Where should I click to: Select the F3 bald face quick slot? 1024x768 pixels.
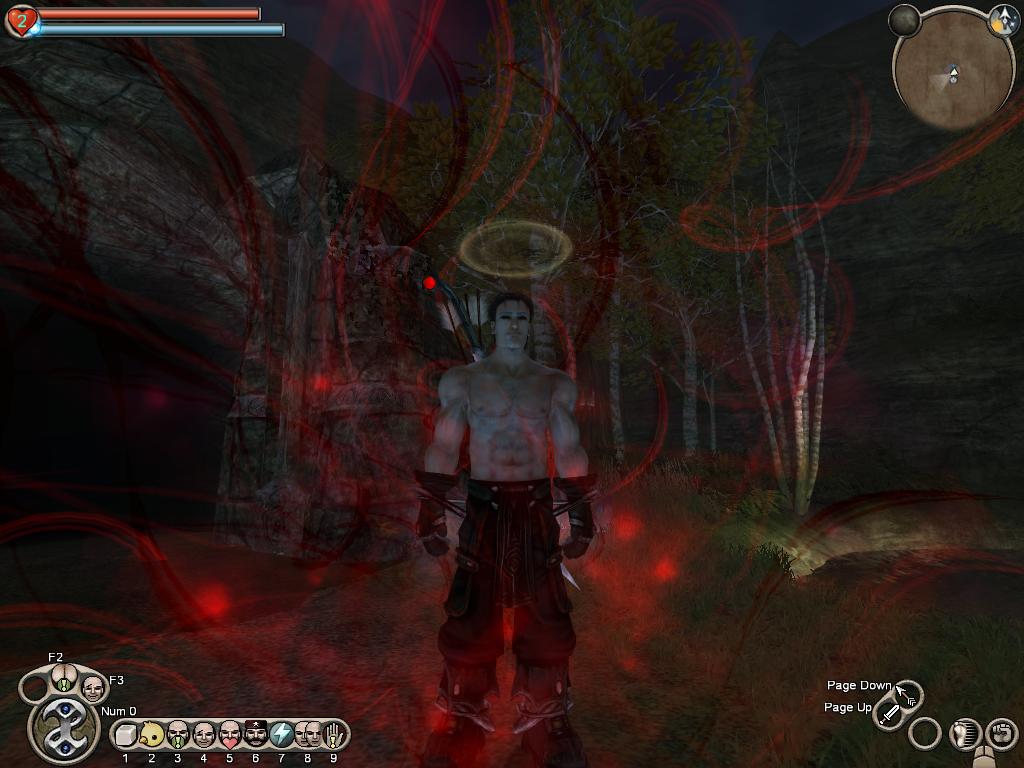pos(93,688)
